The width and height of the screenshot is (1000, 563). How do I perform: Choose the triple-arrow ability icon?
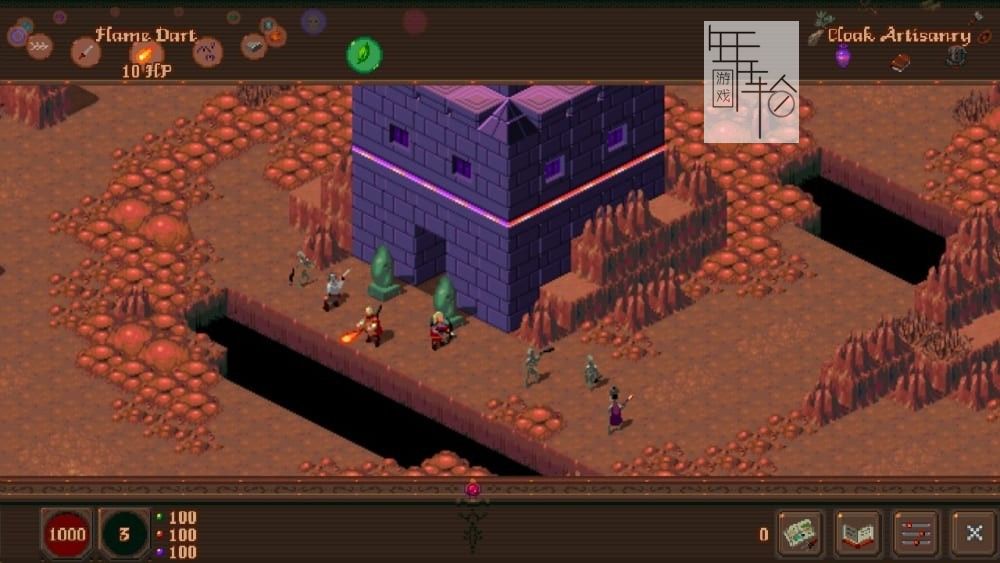coord(40,46)
